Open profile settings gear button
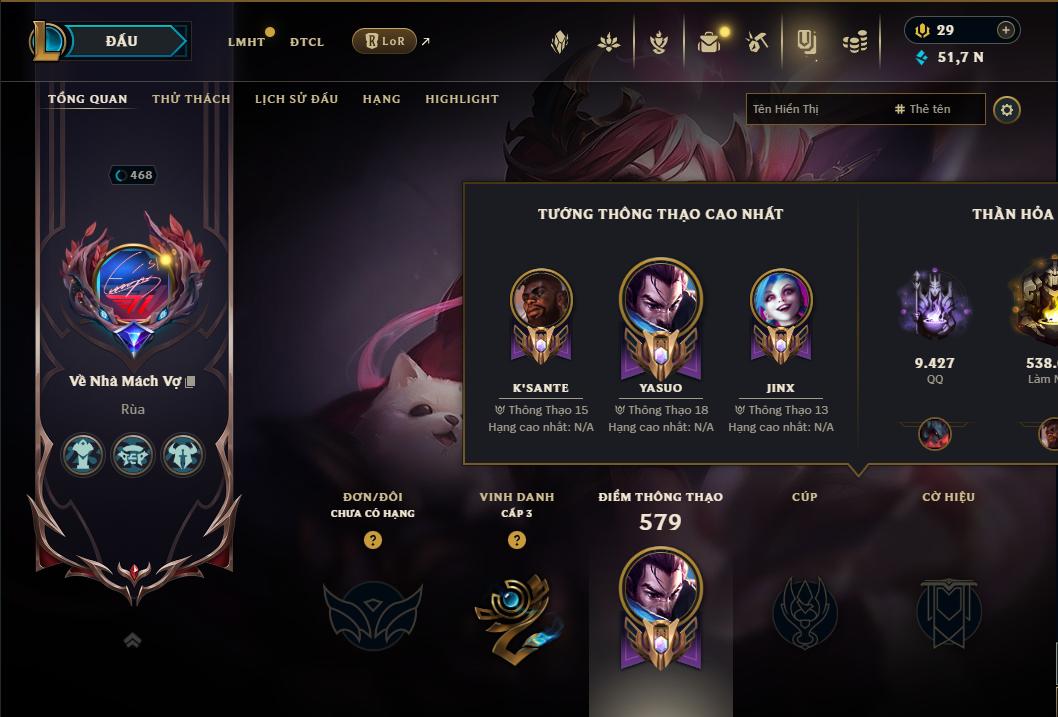 pos(1007,109)
